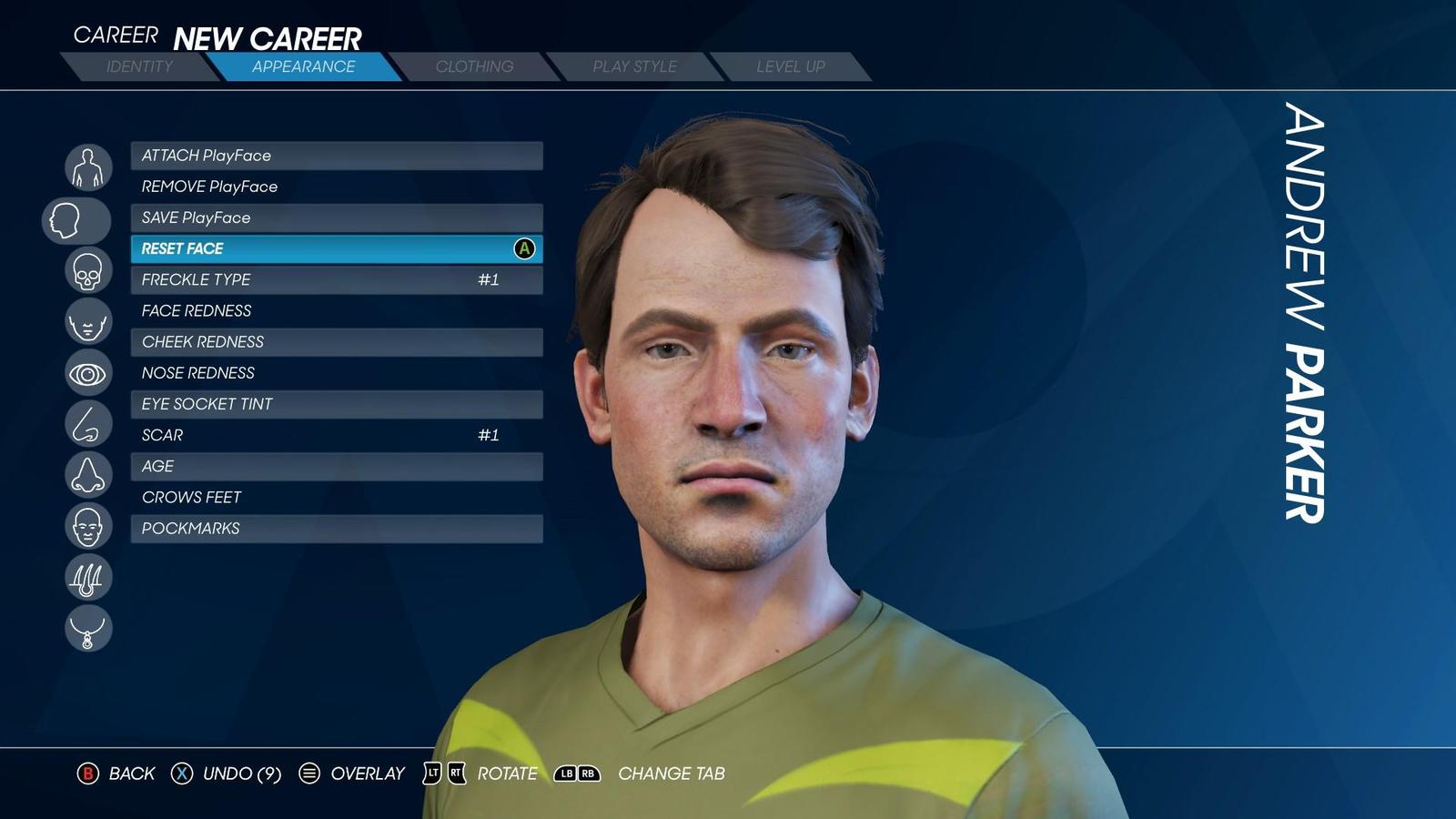The image size is (1456, 819).
Task: Activate the RESET FACE option
Action: click(337, 248)
